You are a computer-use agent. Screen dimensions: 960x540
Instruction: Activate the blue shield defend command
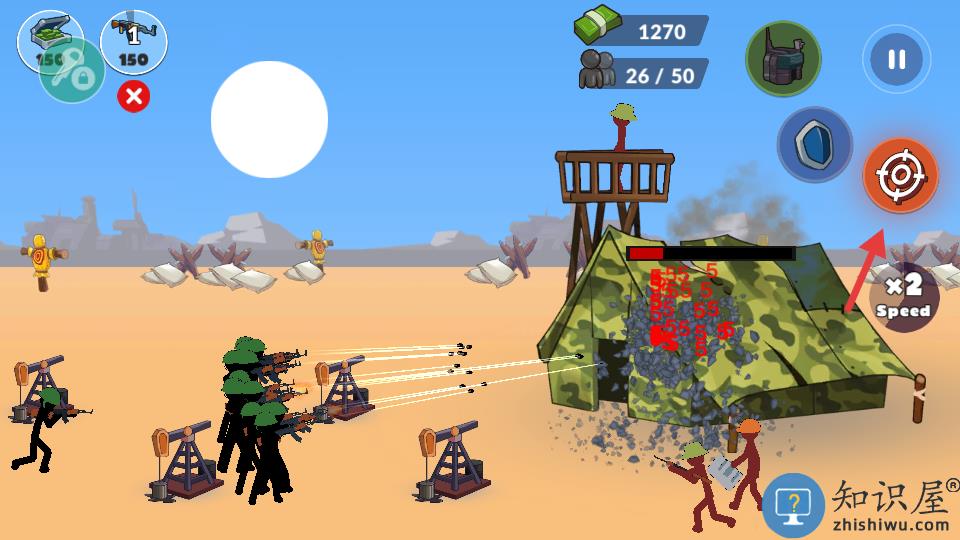814,145
